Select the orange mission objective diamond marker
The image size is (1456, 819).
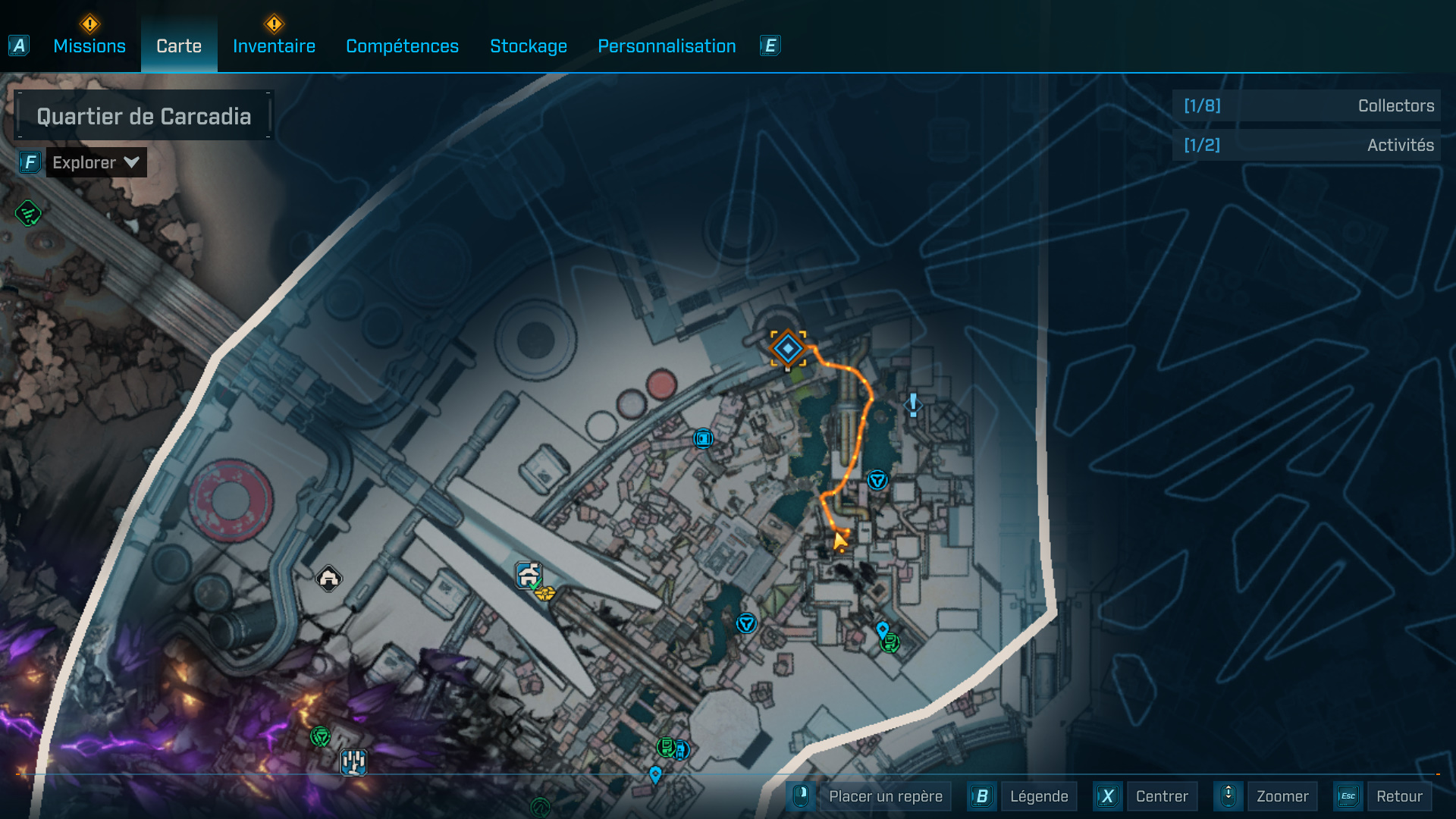point(787,350)
